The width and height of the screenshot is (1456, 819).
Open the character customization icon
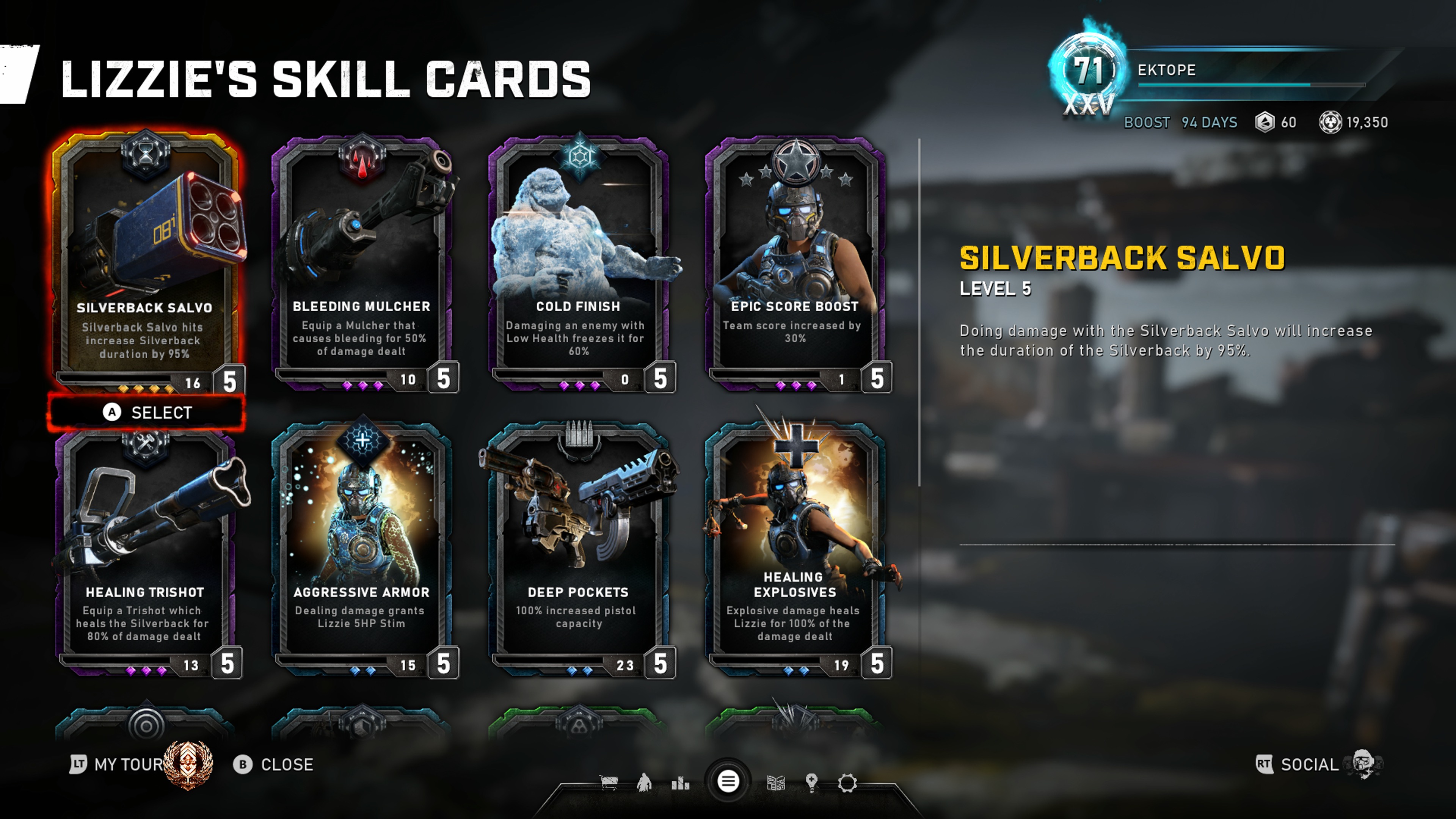(x=644, y=783)
